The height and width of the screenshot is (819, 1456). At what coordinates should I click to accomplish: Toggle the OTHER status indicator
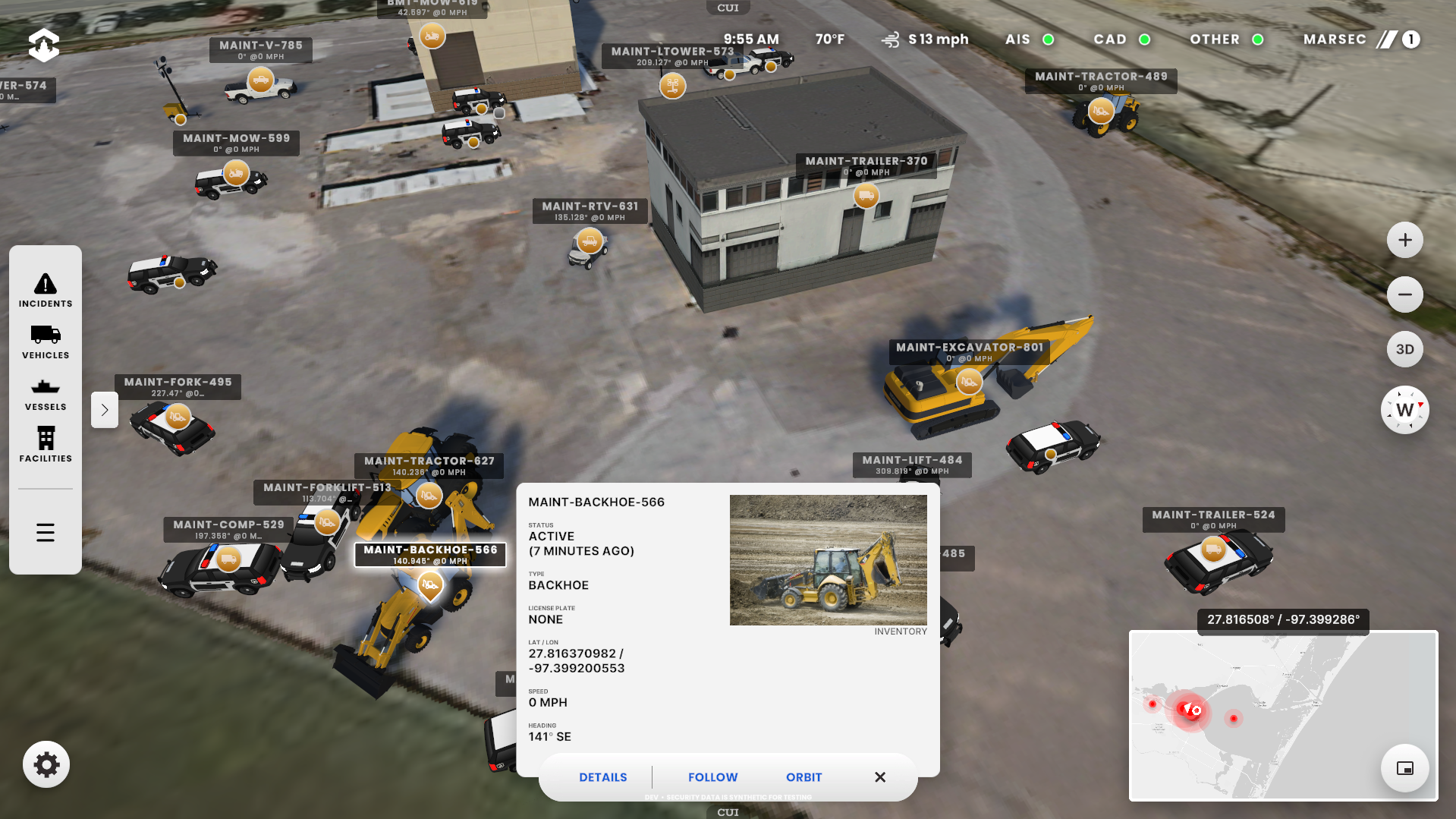(x=1257, y=39)
